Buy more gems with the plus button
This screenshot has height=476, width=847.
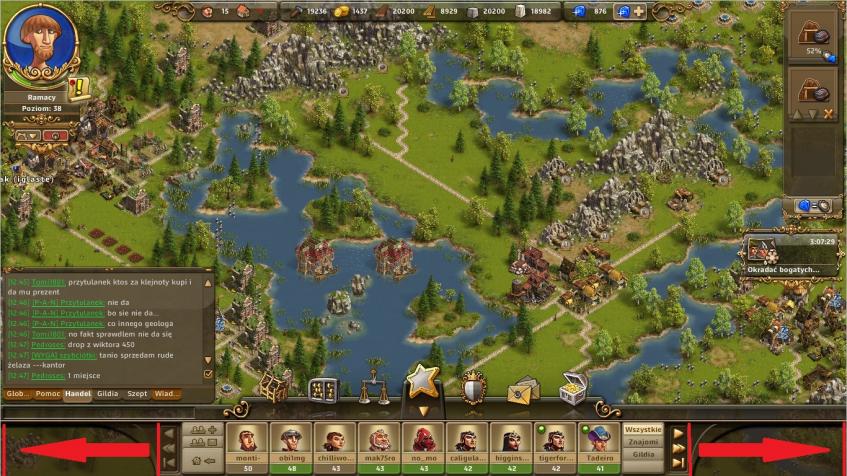click(x=638, y=12)
